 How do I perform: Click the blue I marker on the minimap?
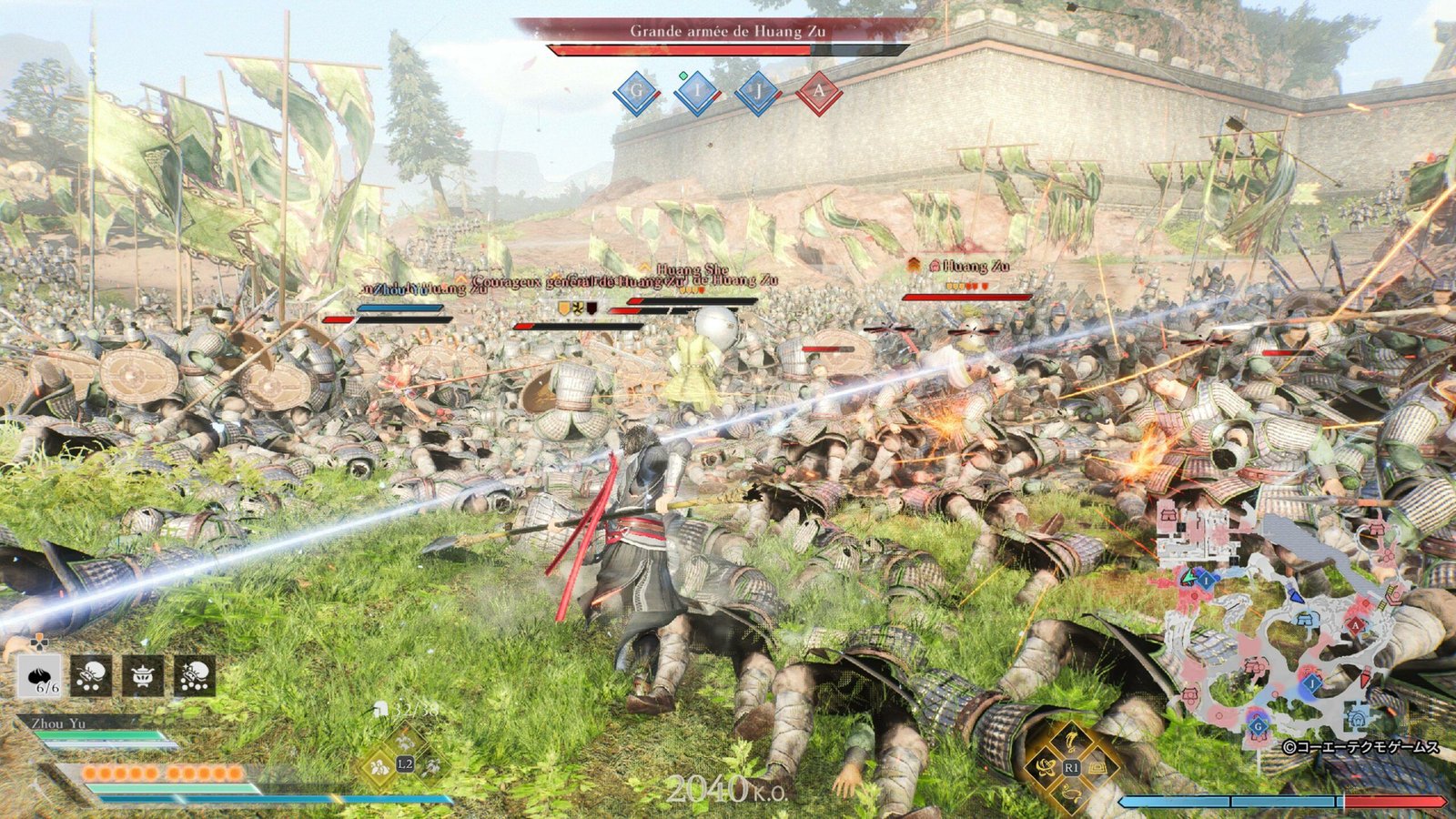point(1206,579)
